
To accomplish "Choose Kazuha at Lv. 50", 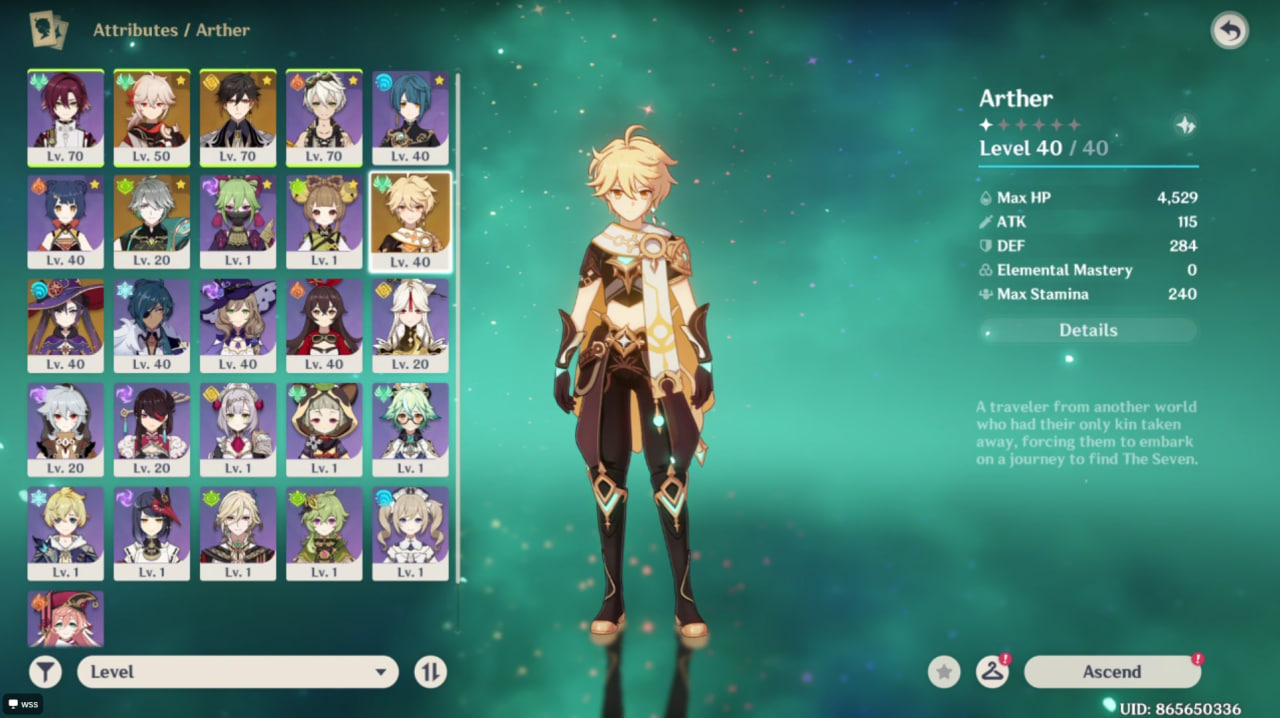I will pos(152,116).
